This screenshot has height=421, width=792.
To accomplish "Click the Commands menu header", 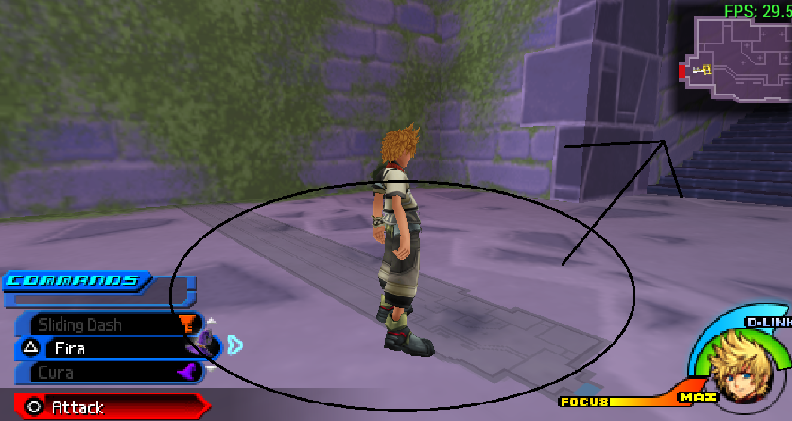I will [x=76, y=280].
